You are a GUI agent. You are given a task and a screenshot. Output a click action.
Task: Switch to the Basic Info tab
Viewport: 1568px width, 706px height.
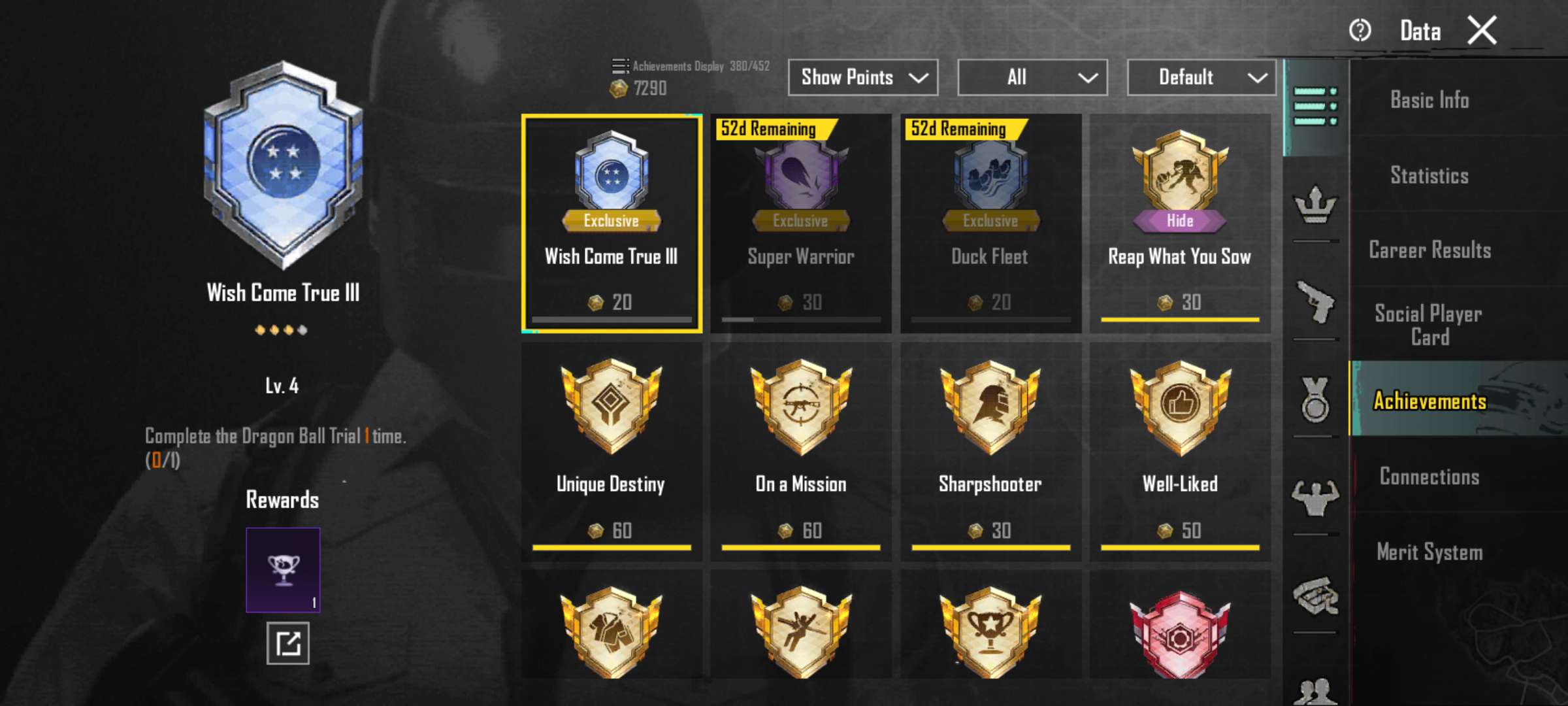pos(1429,100)
